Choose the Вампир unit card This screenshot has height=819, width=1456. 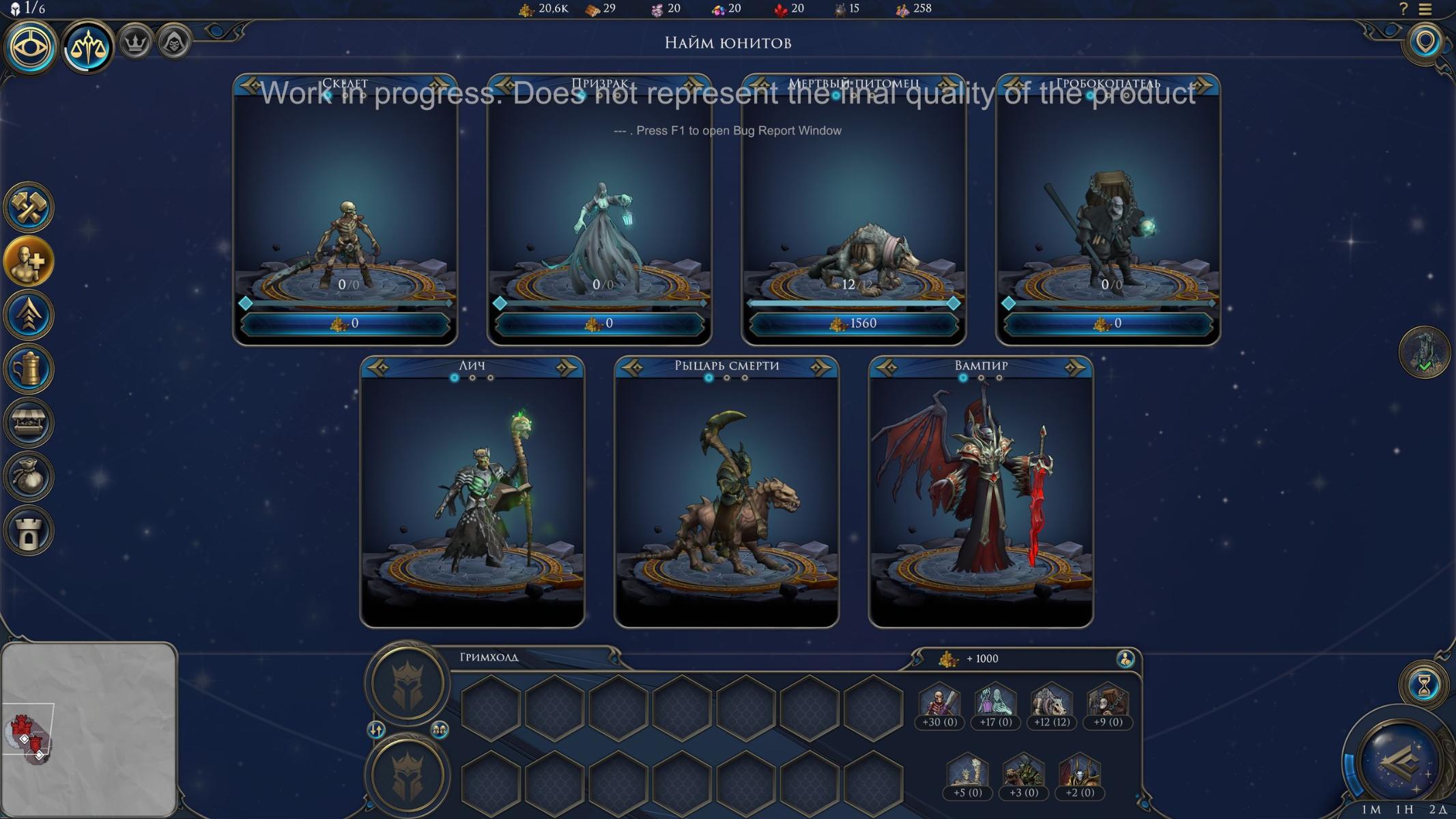(981, 491)
